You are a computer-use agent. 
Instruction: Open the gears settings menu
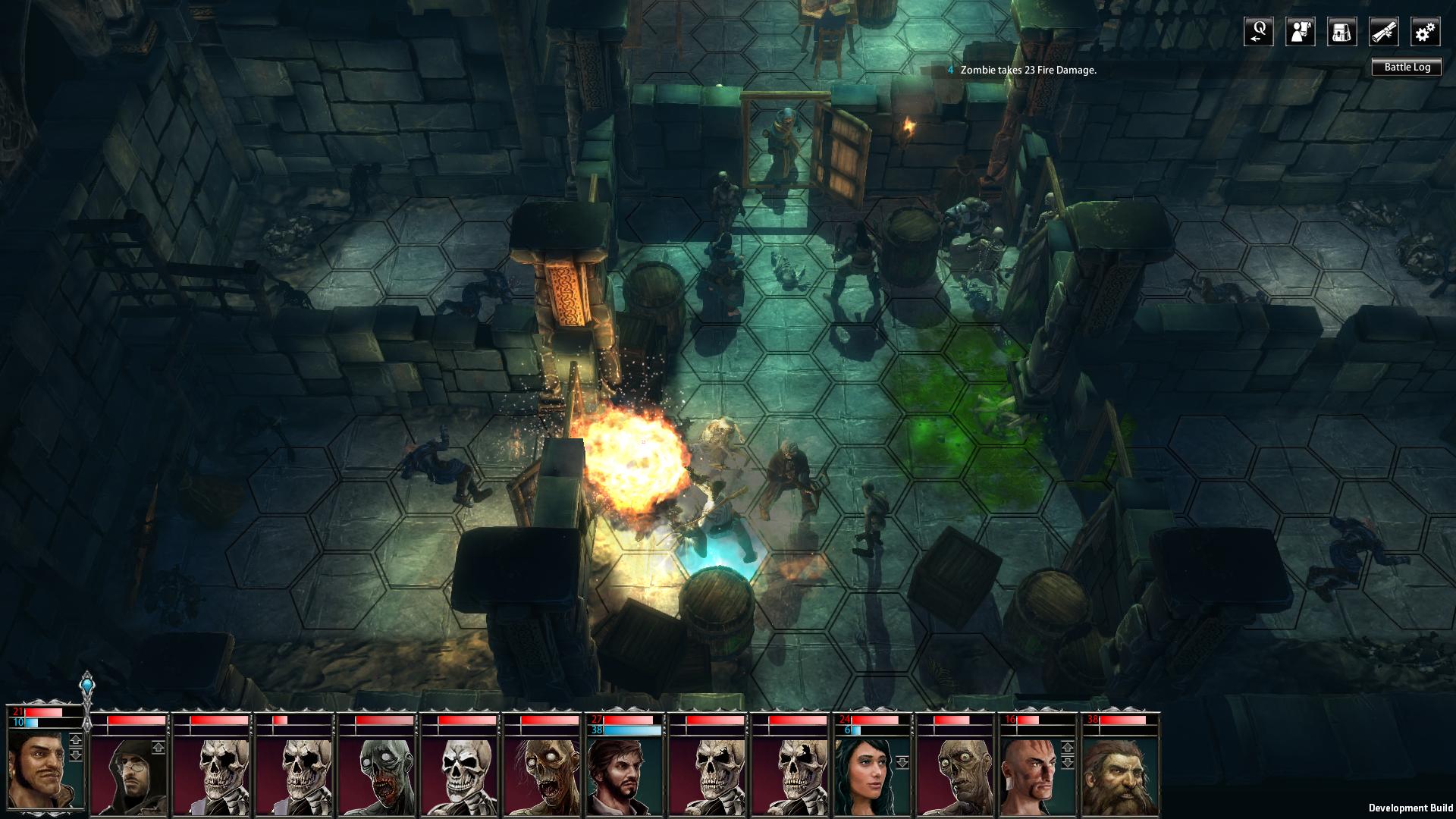(1425, 32)
